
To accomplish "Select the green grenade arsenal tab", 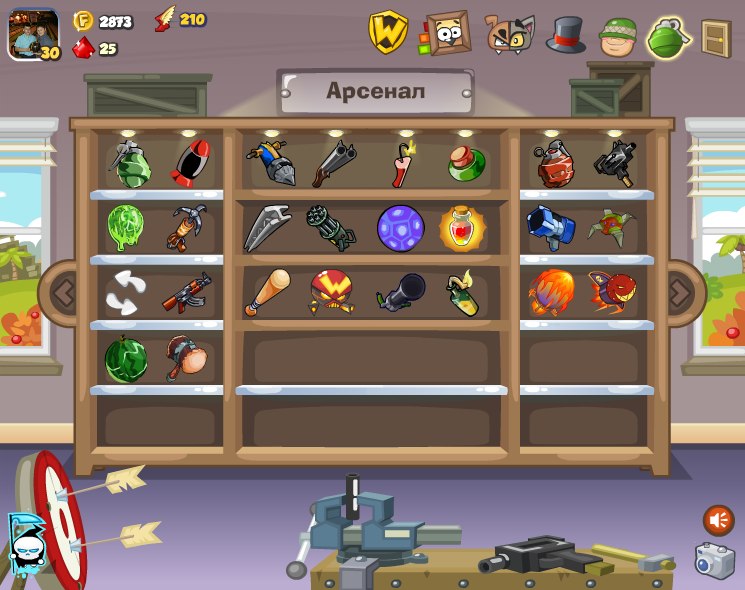I will tap(669, 37).
